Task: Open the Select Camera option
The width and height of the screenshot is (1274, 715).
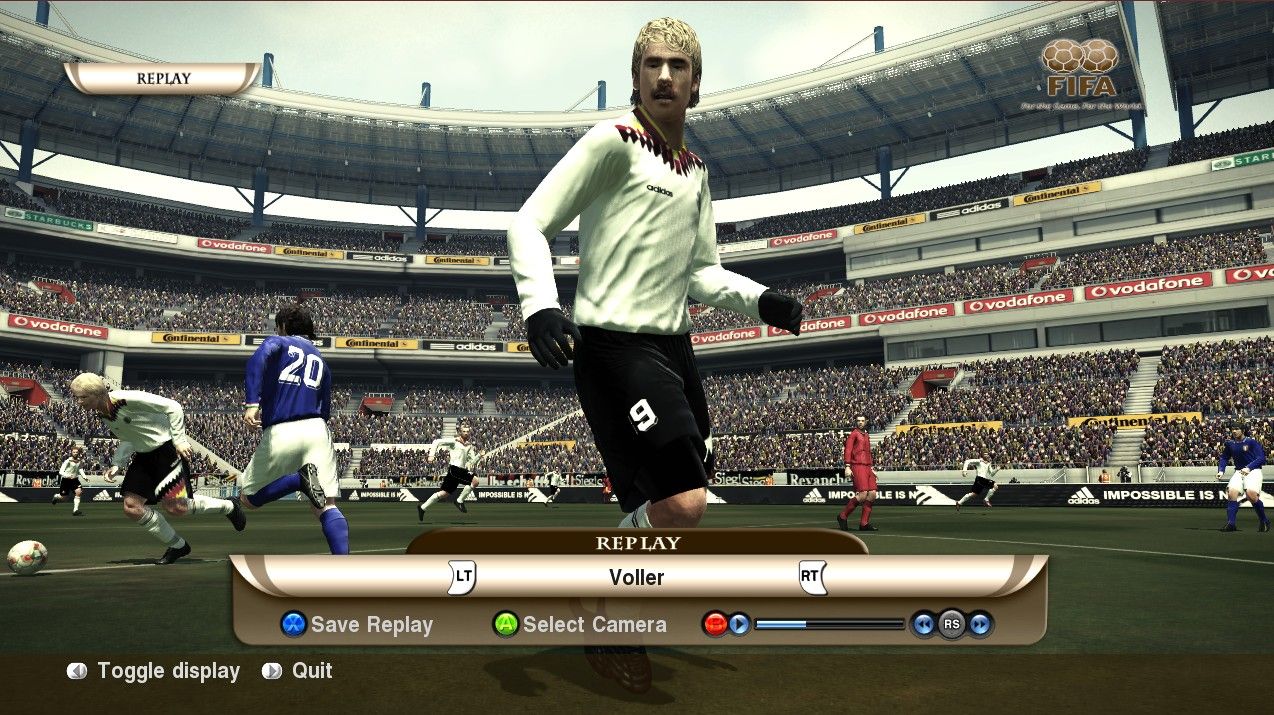Action: (580, 625)
